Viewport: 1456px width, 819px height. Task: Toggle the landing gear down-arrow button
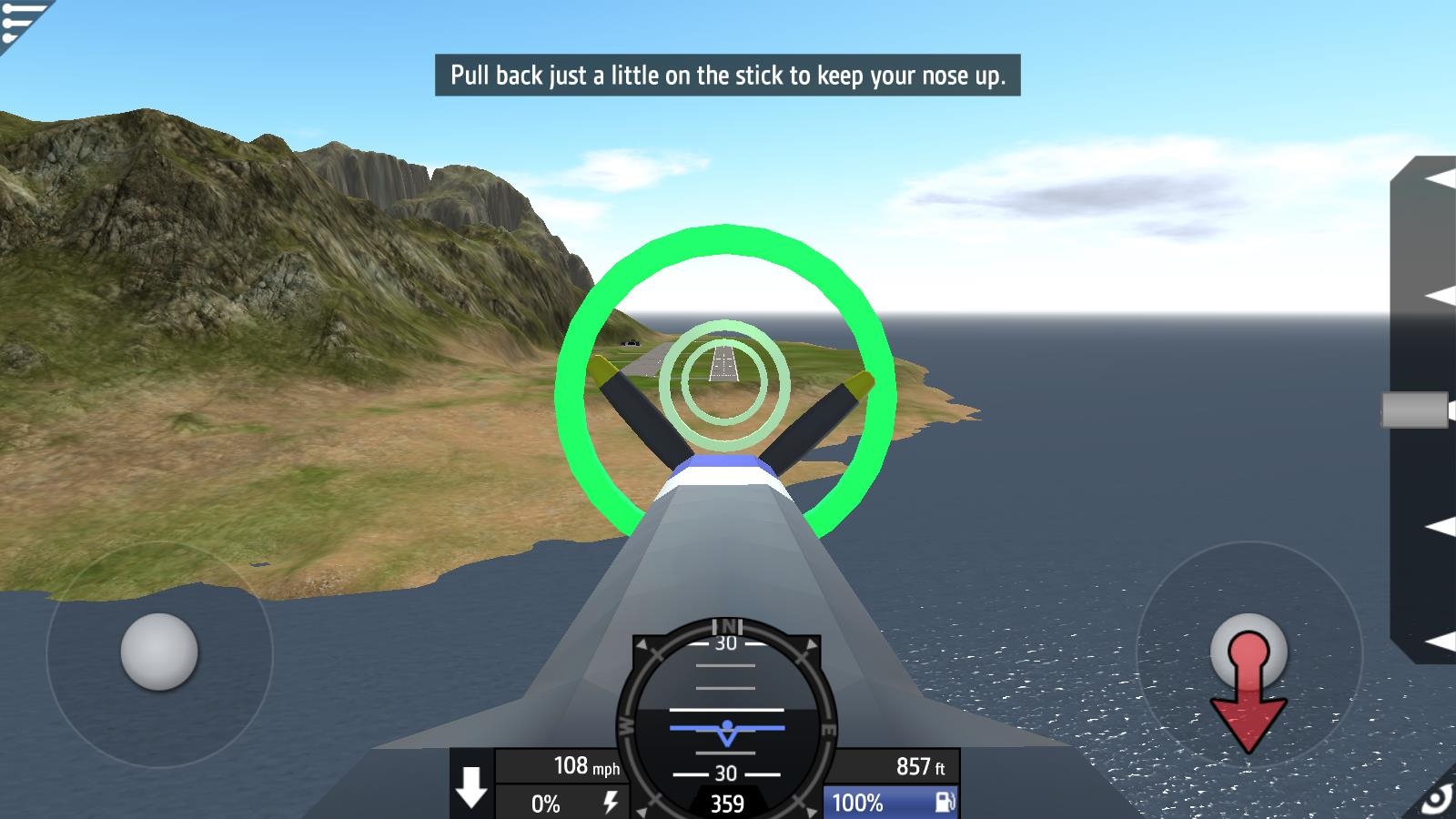click(x=471, y=787)
